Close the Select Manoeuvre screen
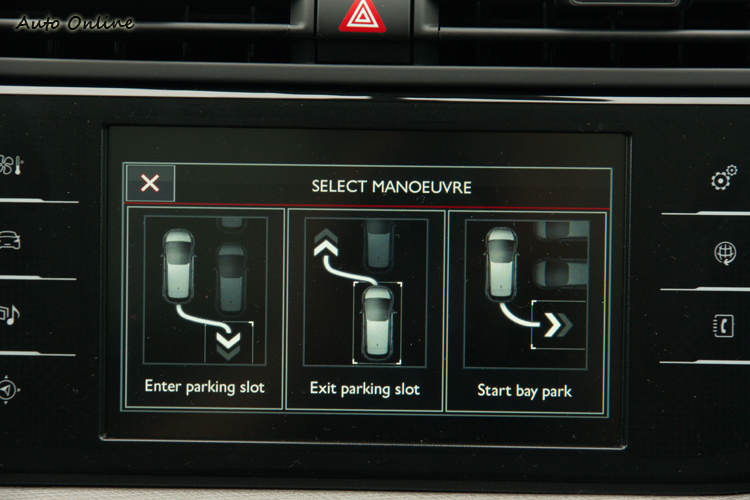The width and height of the screenshot is (750, 500). (x=150, y=183)
